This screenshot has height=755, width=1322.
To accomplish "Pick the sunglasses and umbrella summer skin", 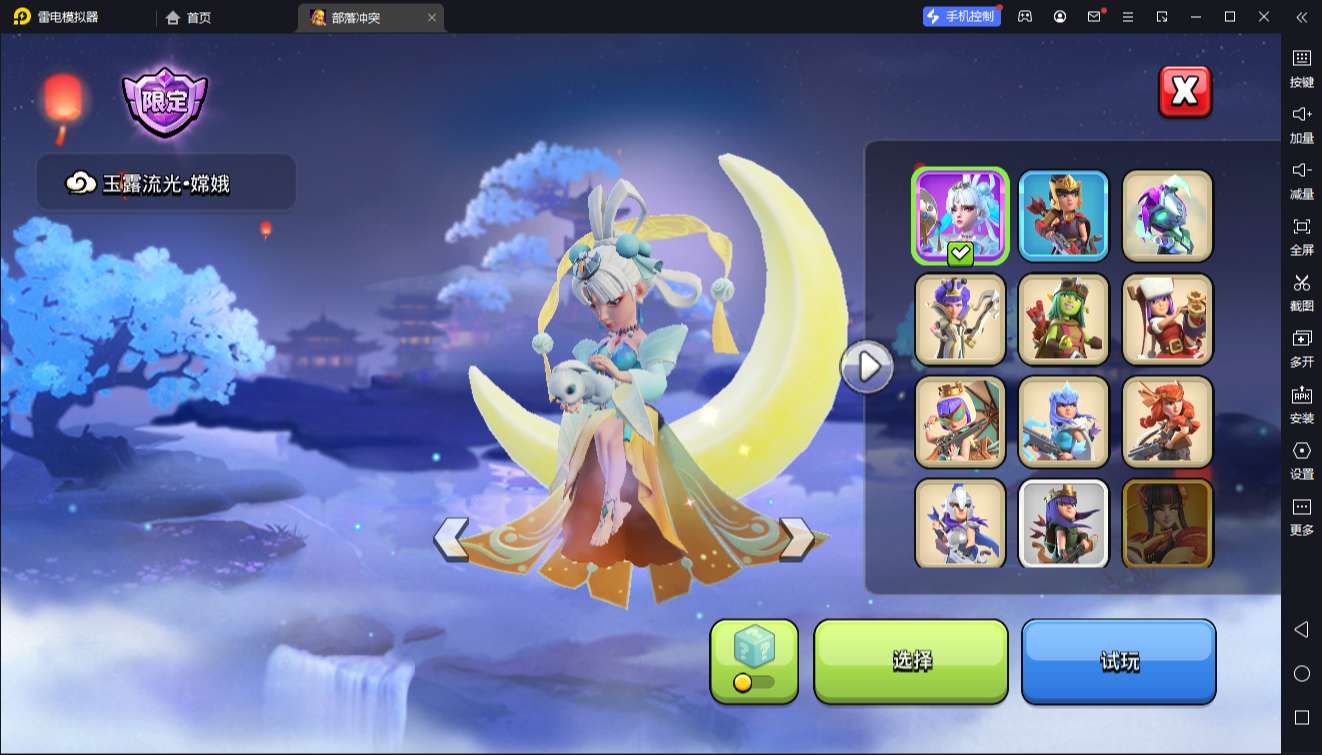I will 960,421.
